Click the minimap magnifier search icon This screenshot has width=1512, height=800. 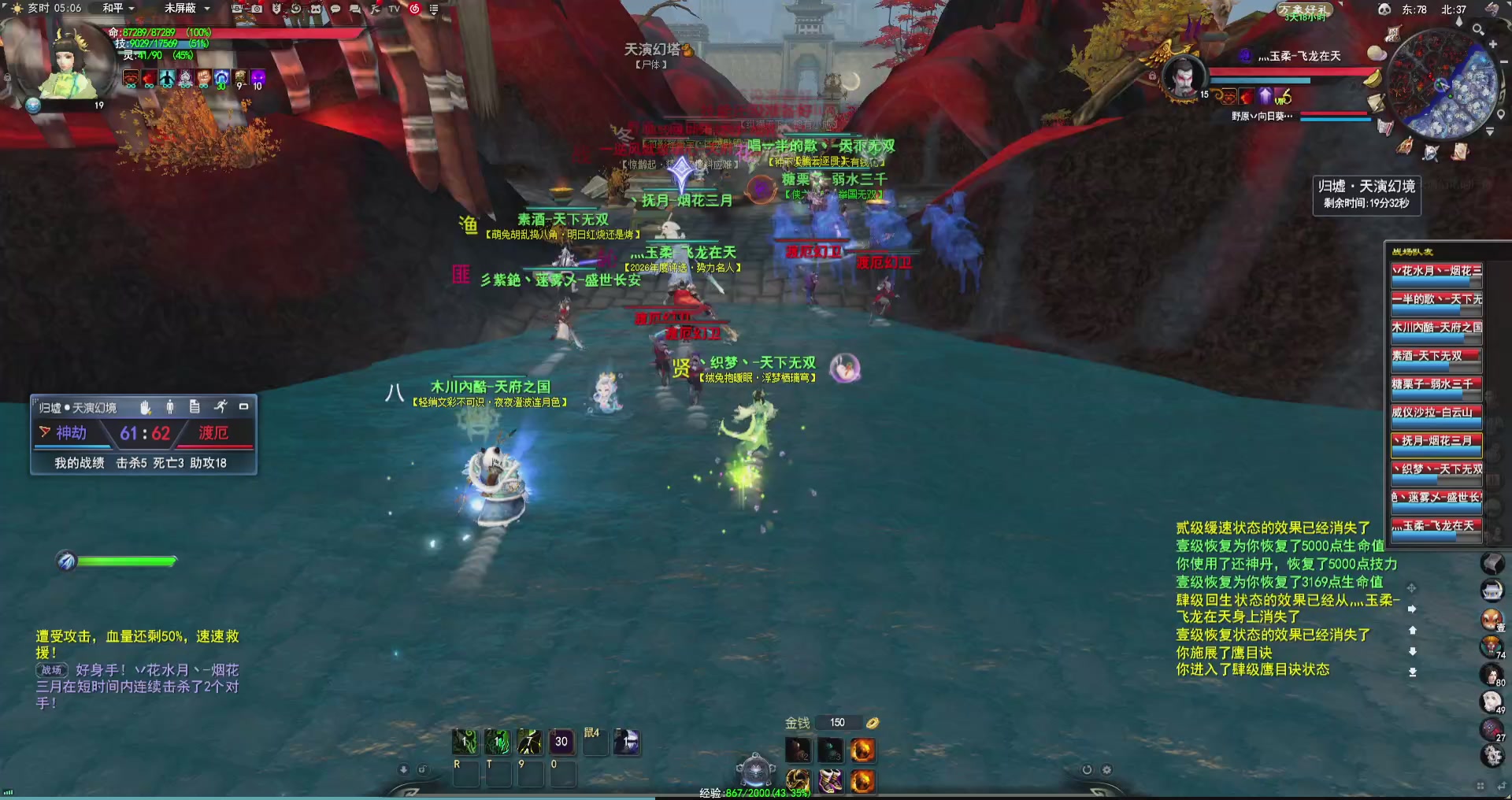pyautogui.click(x=1478, y=30)
